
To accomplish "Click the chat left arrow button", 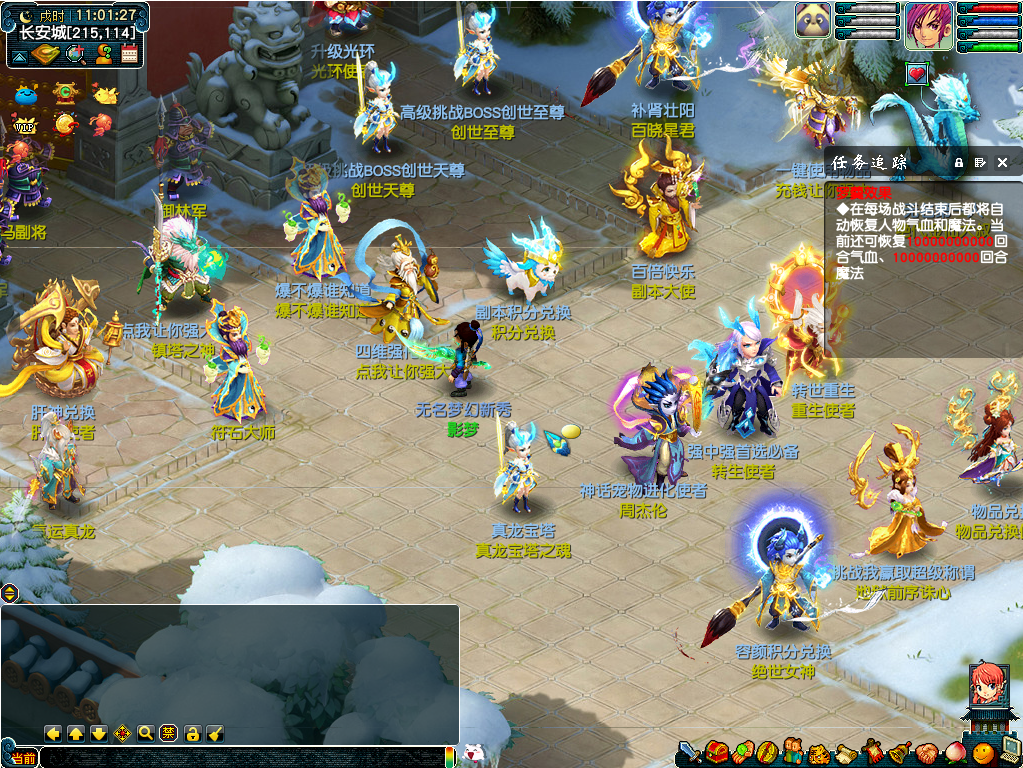I will tap(54, 733).
